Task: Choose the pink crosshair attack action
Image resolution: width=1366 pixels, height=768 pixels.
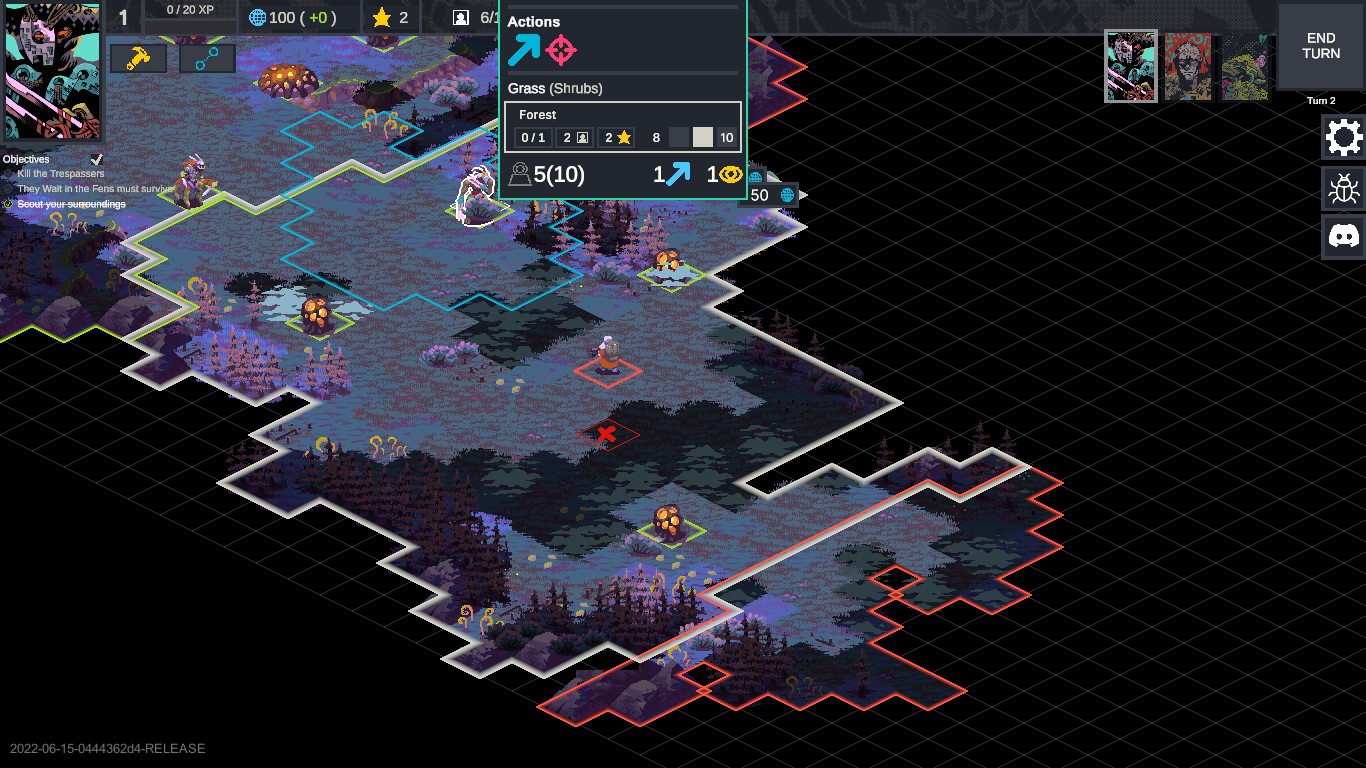Action: 561,50
